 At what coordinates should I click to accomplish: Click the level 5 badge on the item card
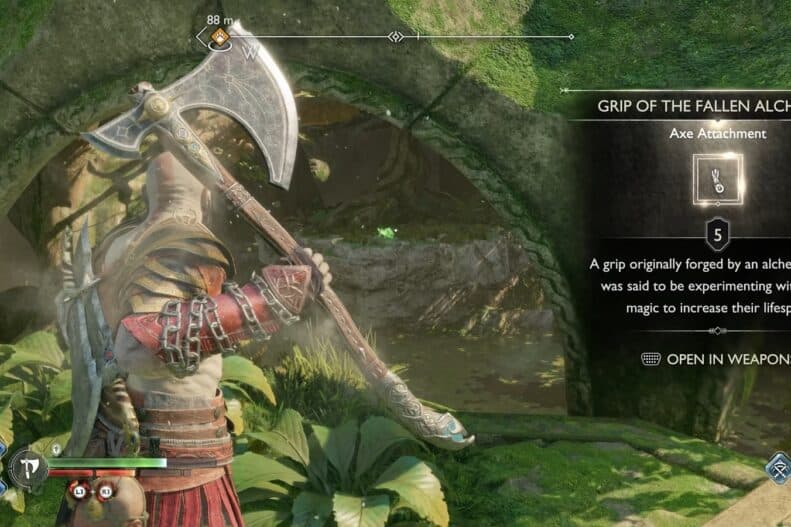717,235
